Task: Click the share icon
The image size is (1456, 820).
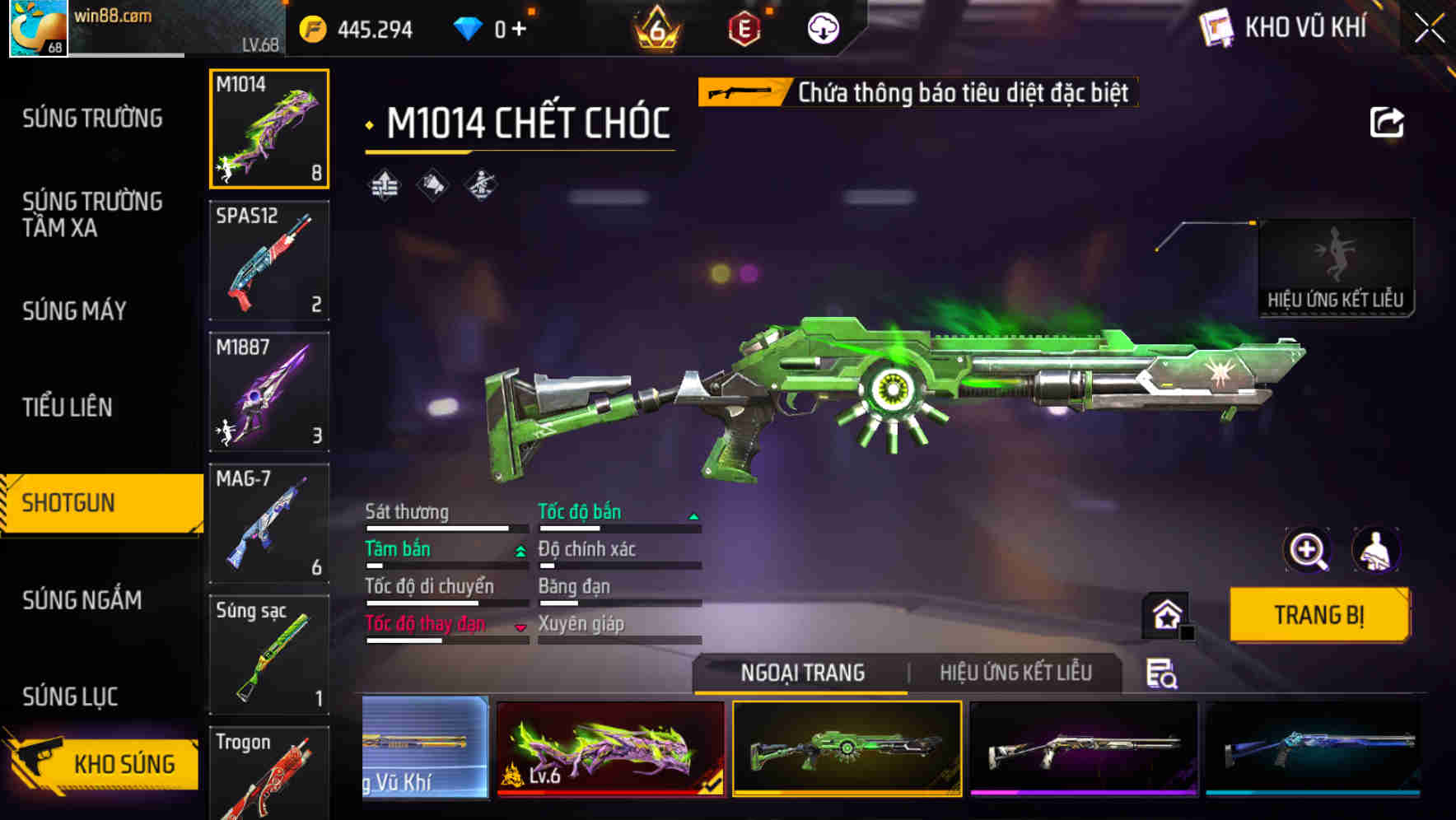Action: pyautogui.click(x=1386, y=123)
